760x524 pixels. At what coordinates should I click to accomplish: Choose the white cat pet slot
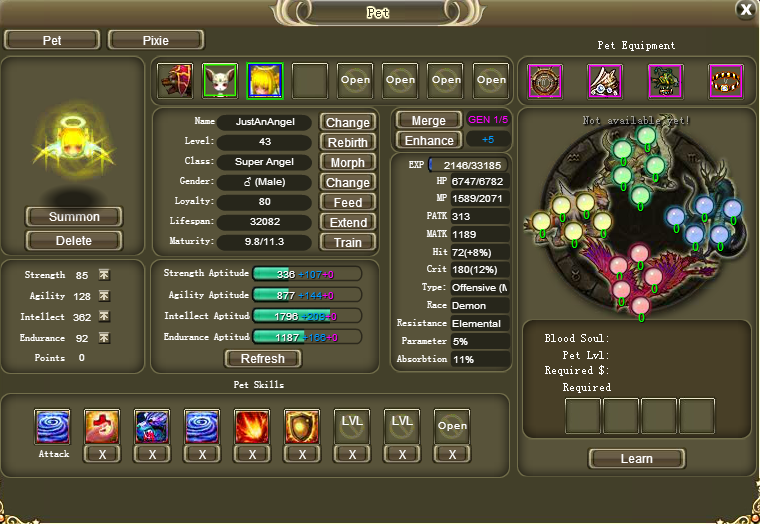point(220,80)
